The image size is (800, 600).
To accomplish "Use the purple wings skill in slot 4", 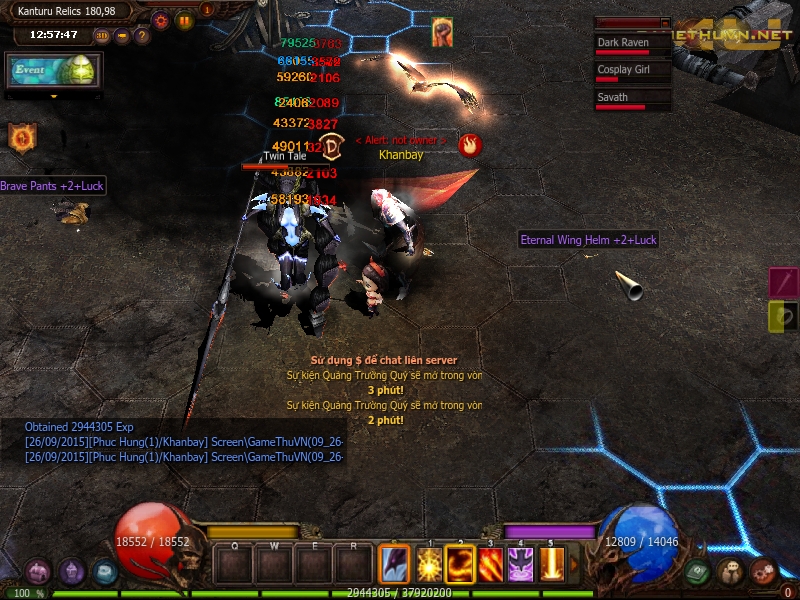I will pyautogui.click(x=521, y=565).
